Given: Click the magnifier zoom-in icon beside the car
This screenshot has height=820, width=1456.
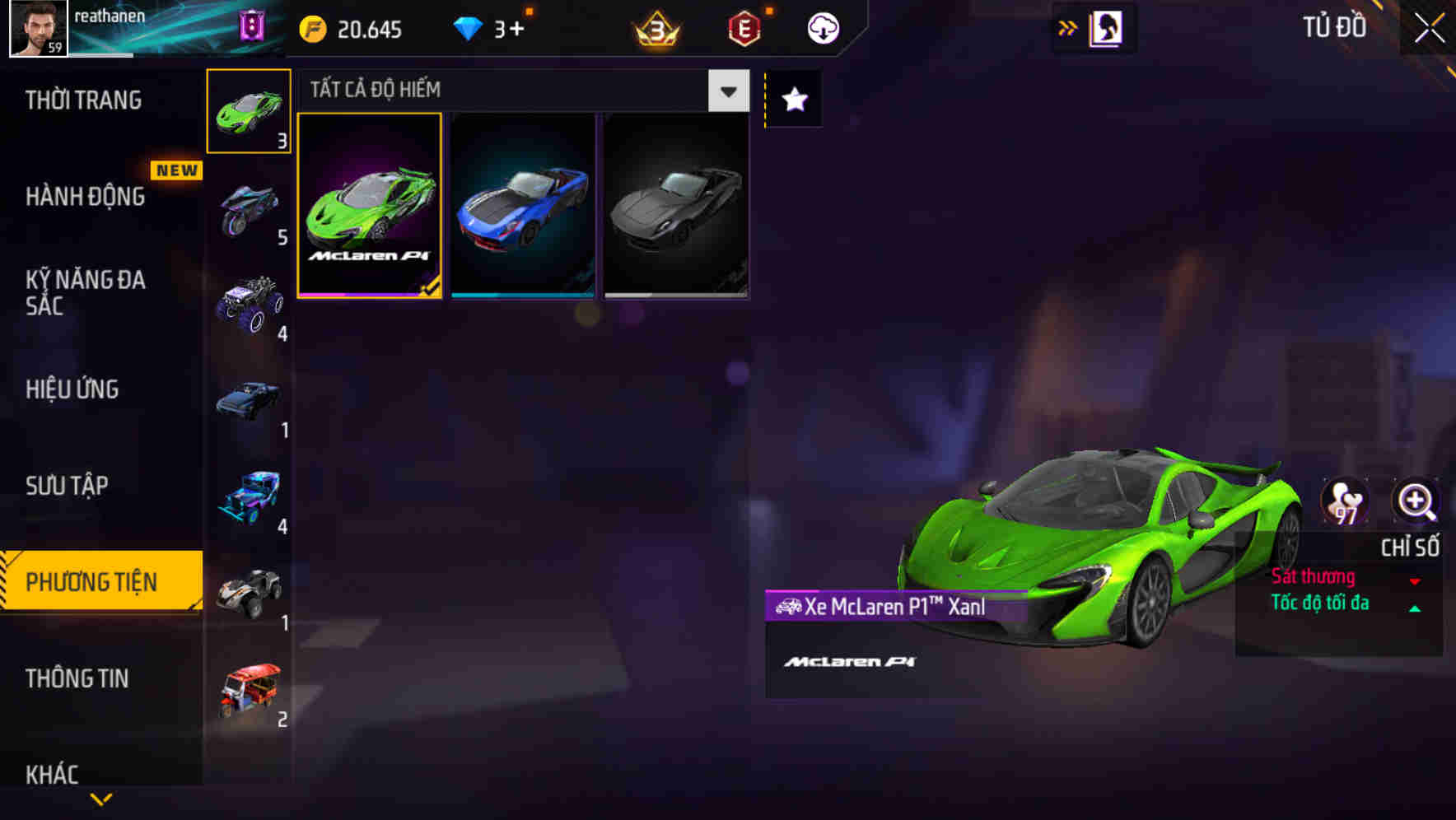Looking at the screenshot, I should [x=1414, y=500].
